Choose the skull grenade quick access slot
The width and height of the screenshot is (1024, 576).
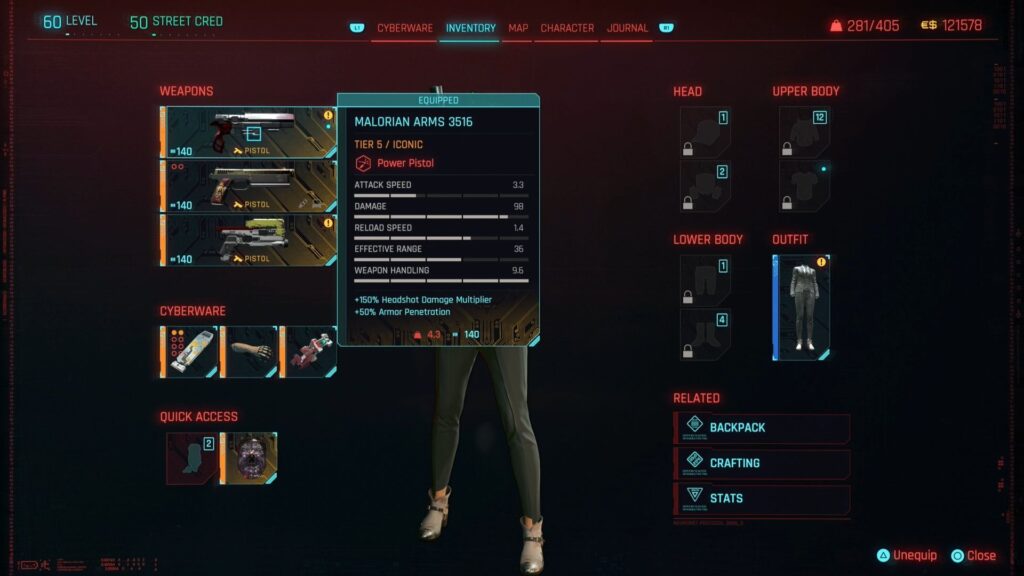point(248,458)
